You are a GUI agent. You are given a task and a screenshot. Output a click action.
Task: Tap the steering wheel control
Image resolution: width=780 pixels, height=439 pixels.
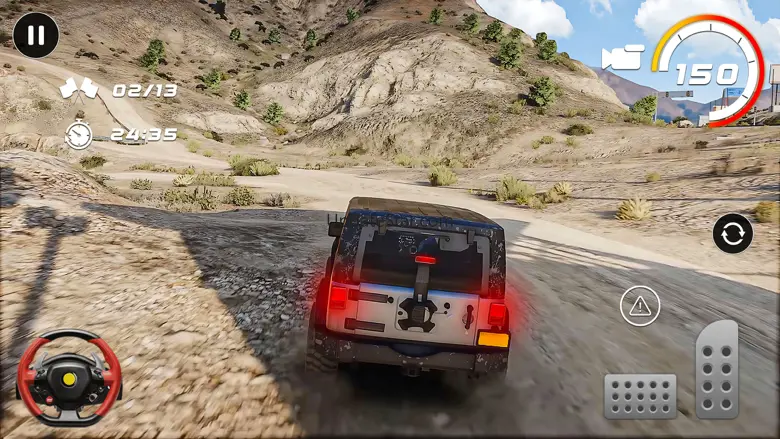(69, 377)
